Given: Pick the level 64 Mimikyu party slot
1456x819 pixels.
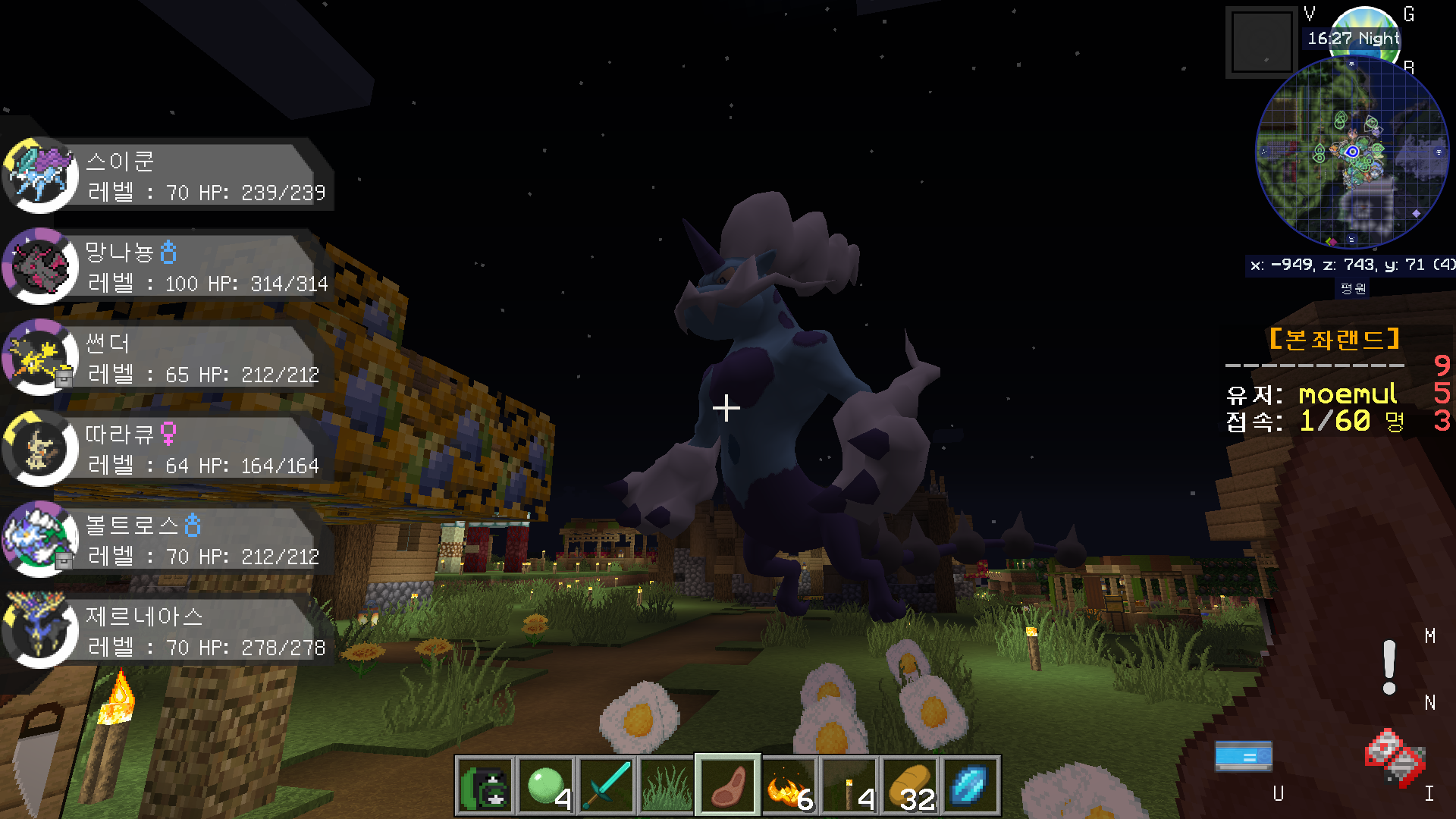Looking at the screenshot, I should pos(167,450).
